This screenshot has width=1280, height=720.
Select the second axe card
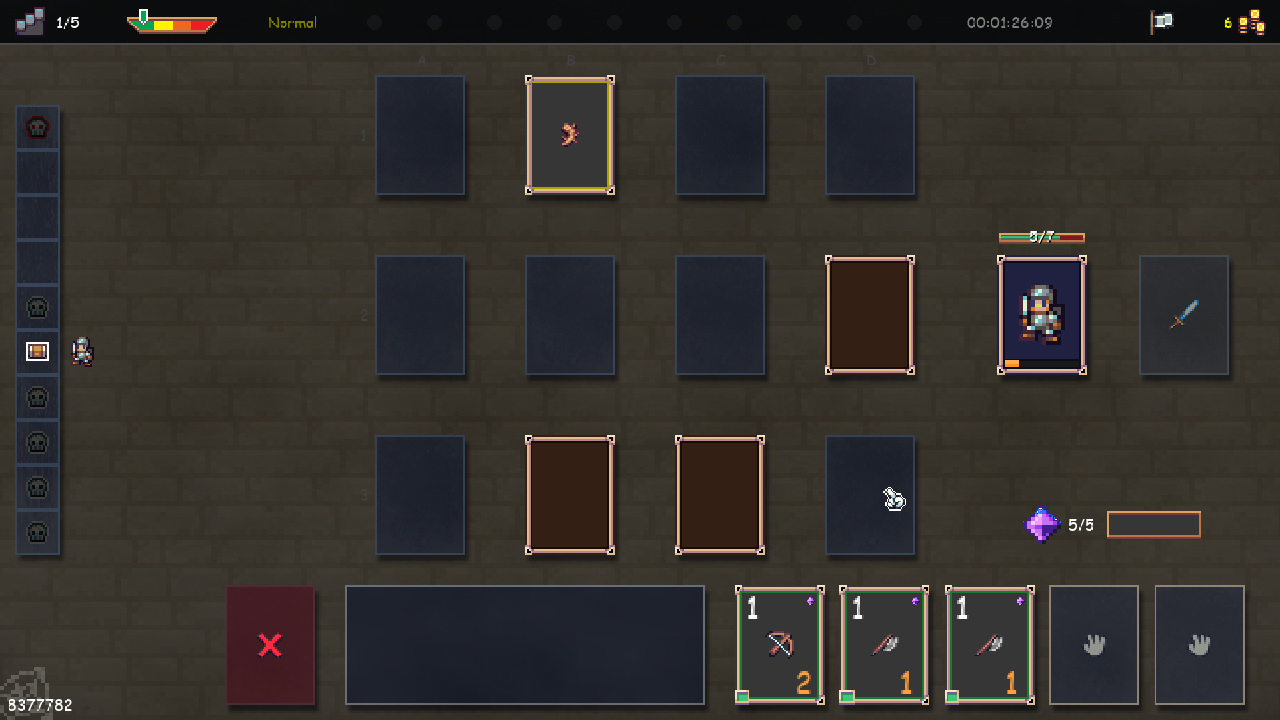[x=989, y=645]
